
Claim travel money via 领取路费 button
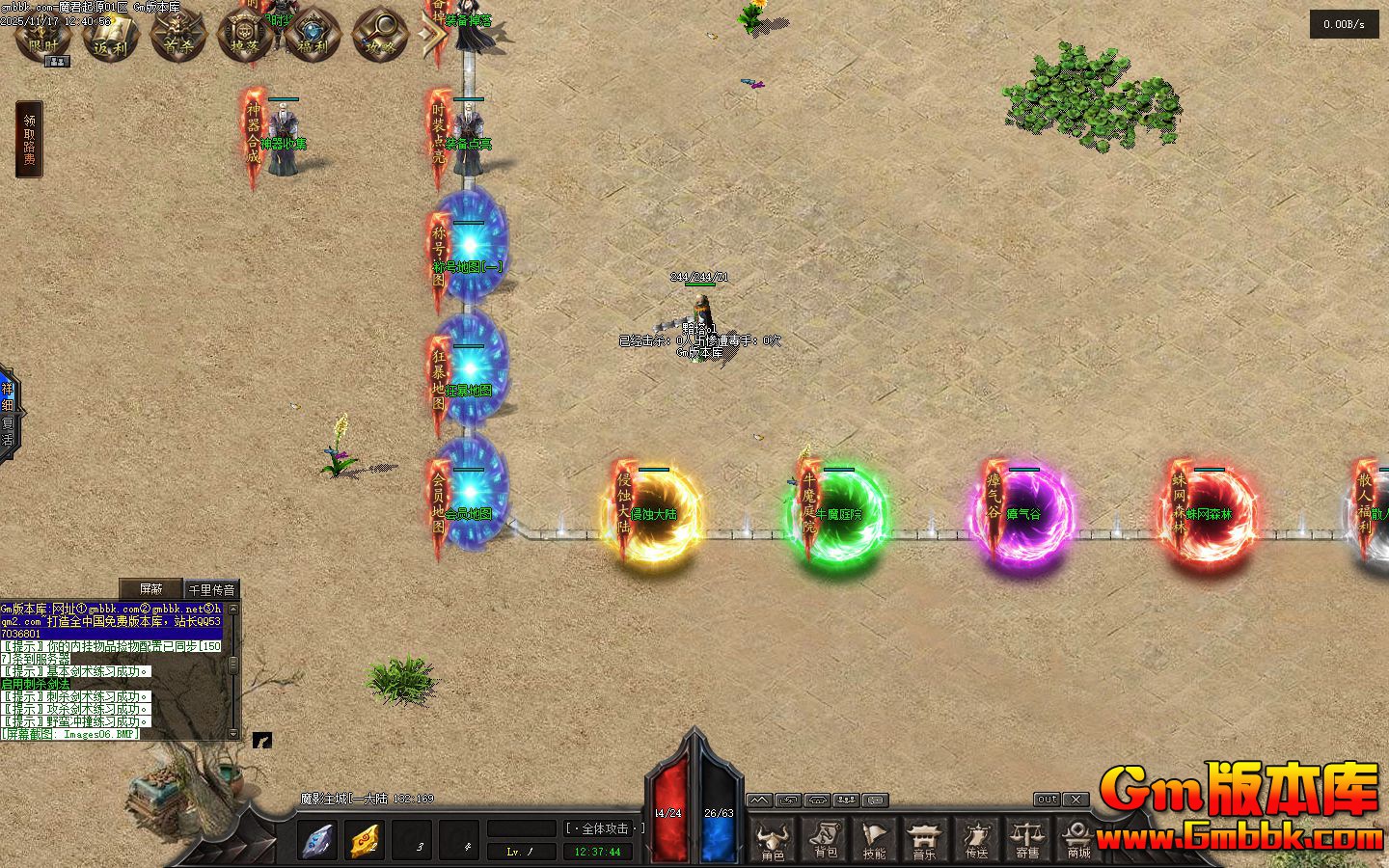point(29,140)
